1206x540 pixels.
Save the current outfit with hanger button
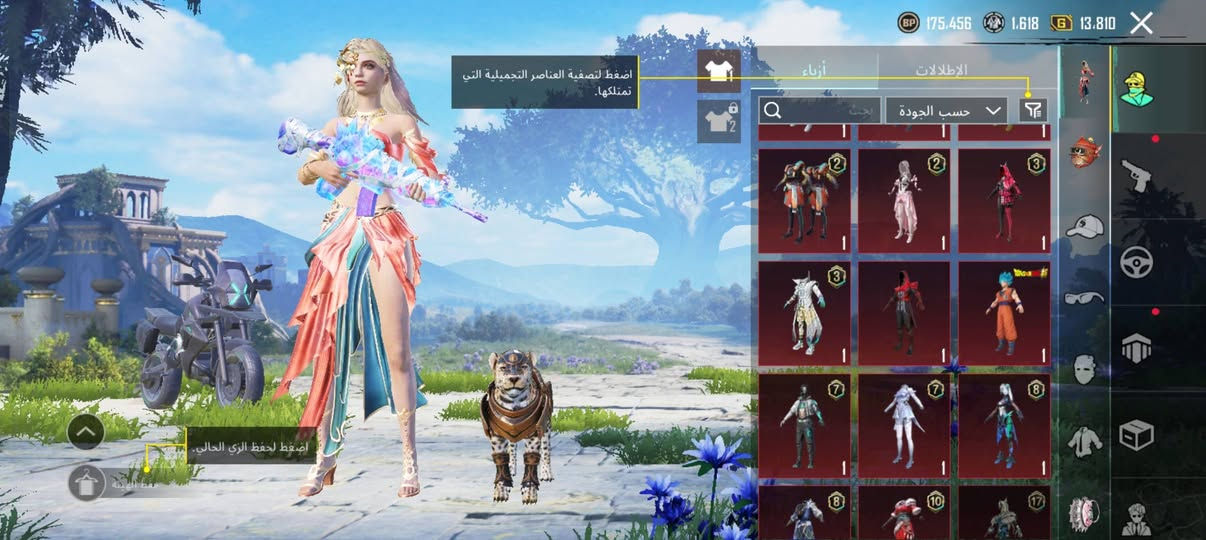pos(87,483)
